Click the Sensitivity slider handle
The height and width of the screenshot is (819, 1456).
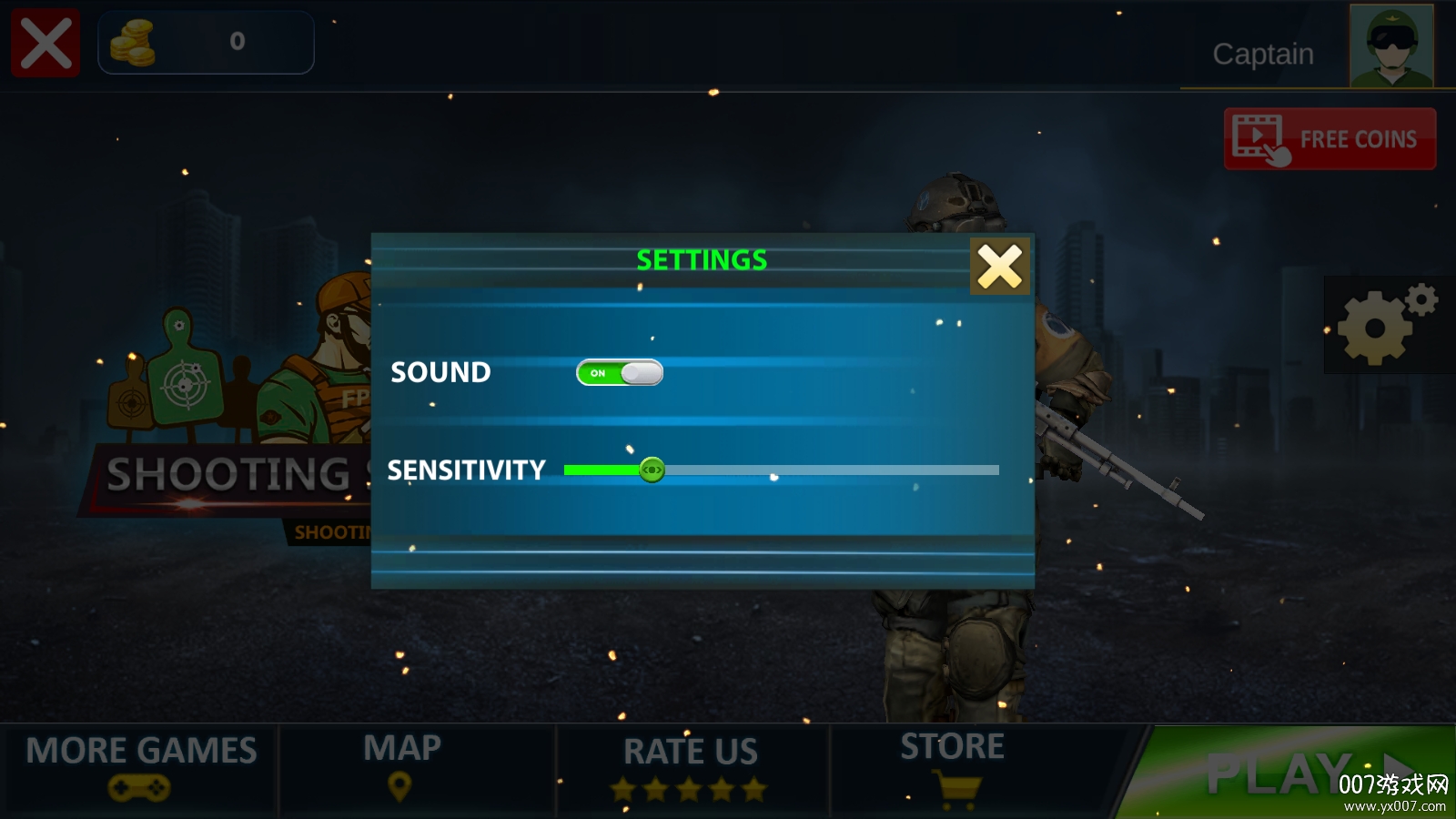click(x=652, y=470)
